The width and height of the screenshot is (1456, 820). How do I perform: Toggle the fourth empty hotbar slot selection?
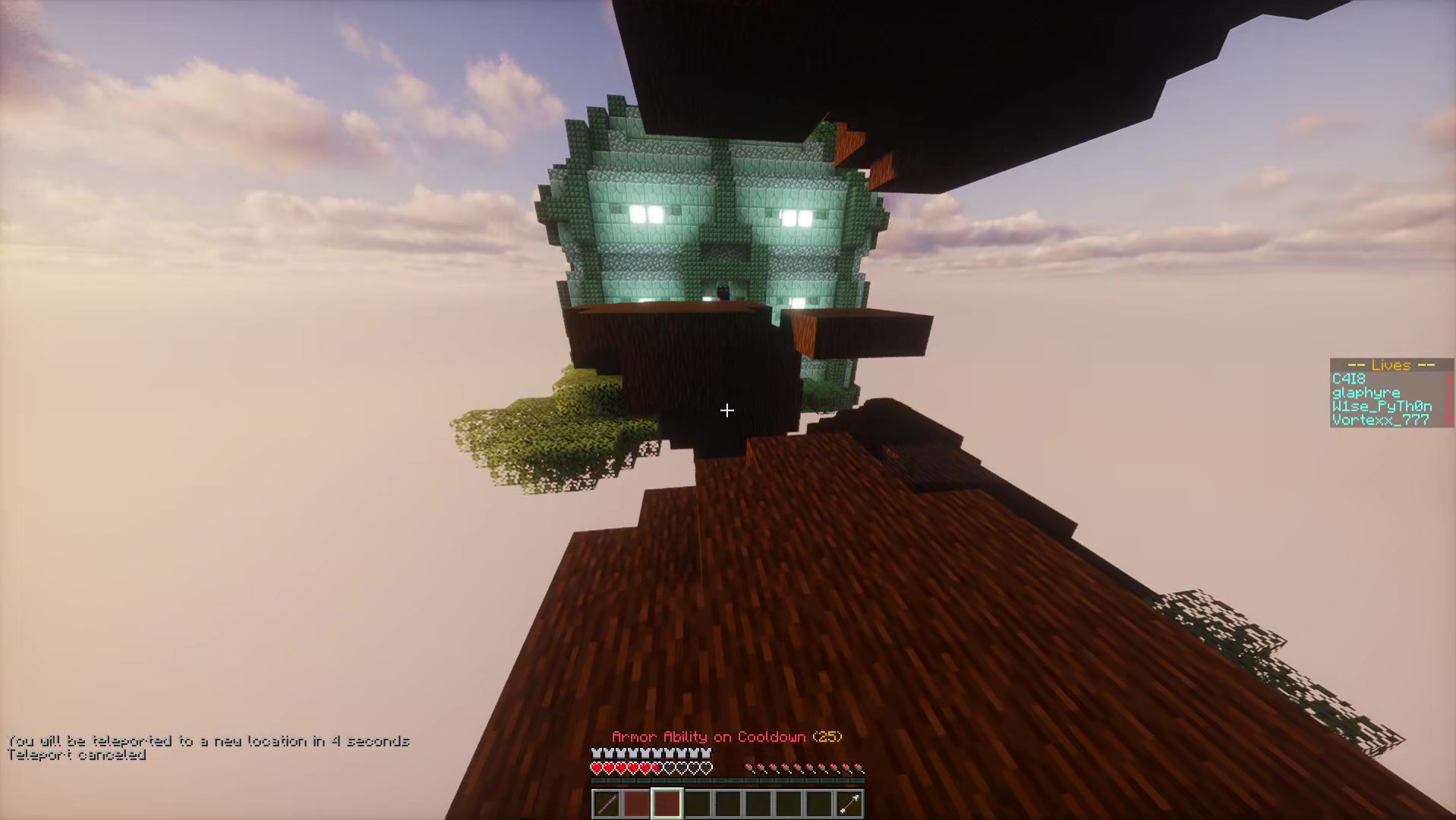point(698,803)
